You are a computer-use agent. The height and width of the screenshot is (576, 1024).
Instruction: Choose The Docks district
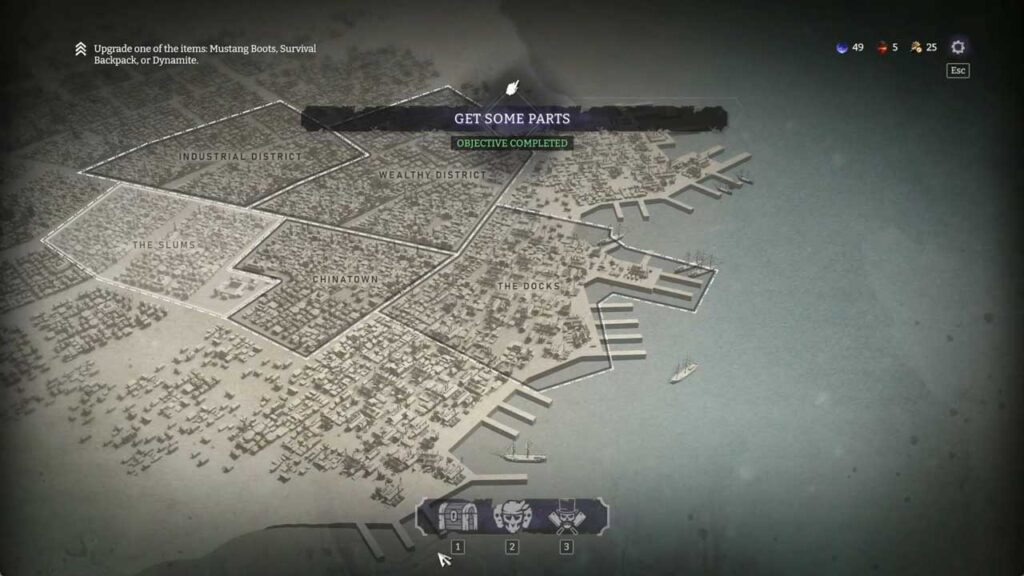pos(528,287)
